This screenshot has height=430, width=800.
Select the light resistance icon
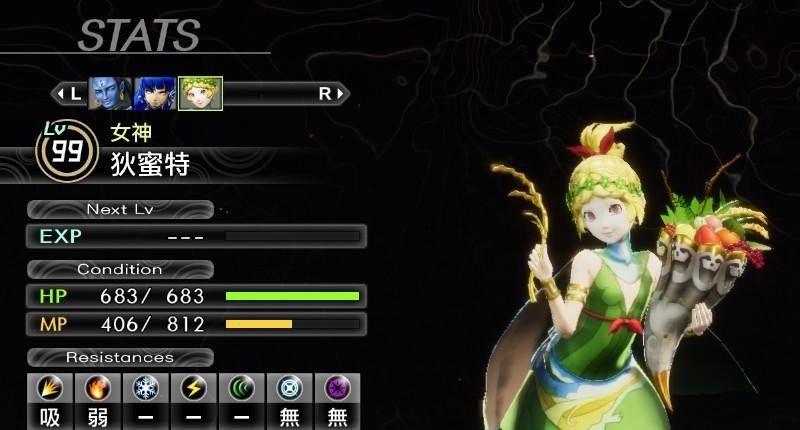(x=290, y=389)
